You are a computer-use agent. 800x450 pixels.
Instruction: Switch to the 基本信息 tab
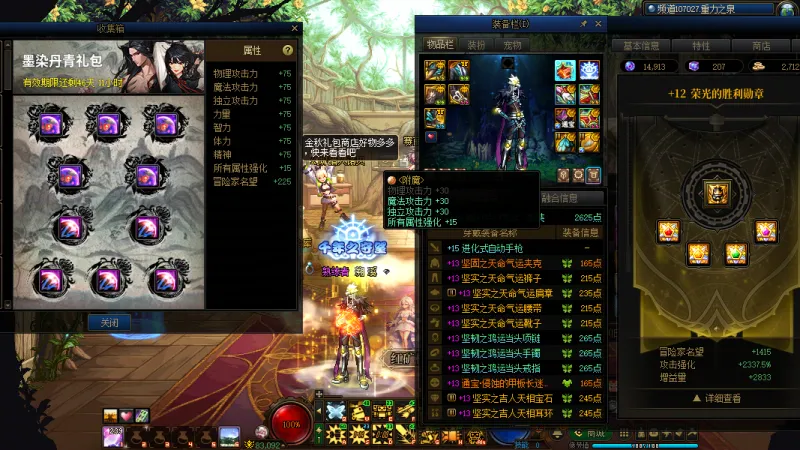pos(641,46)
